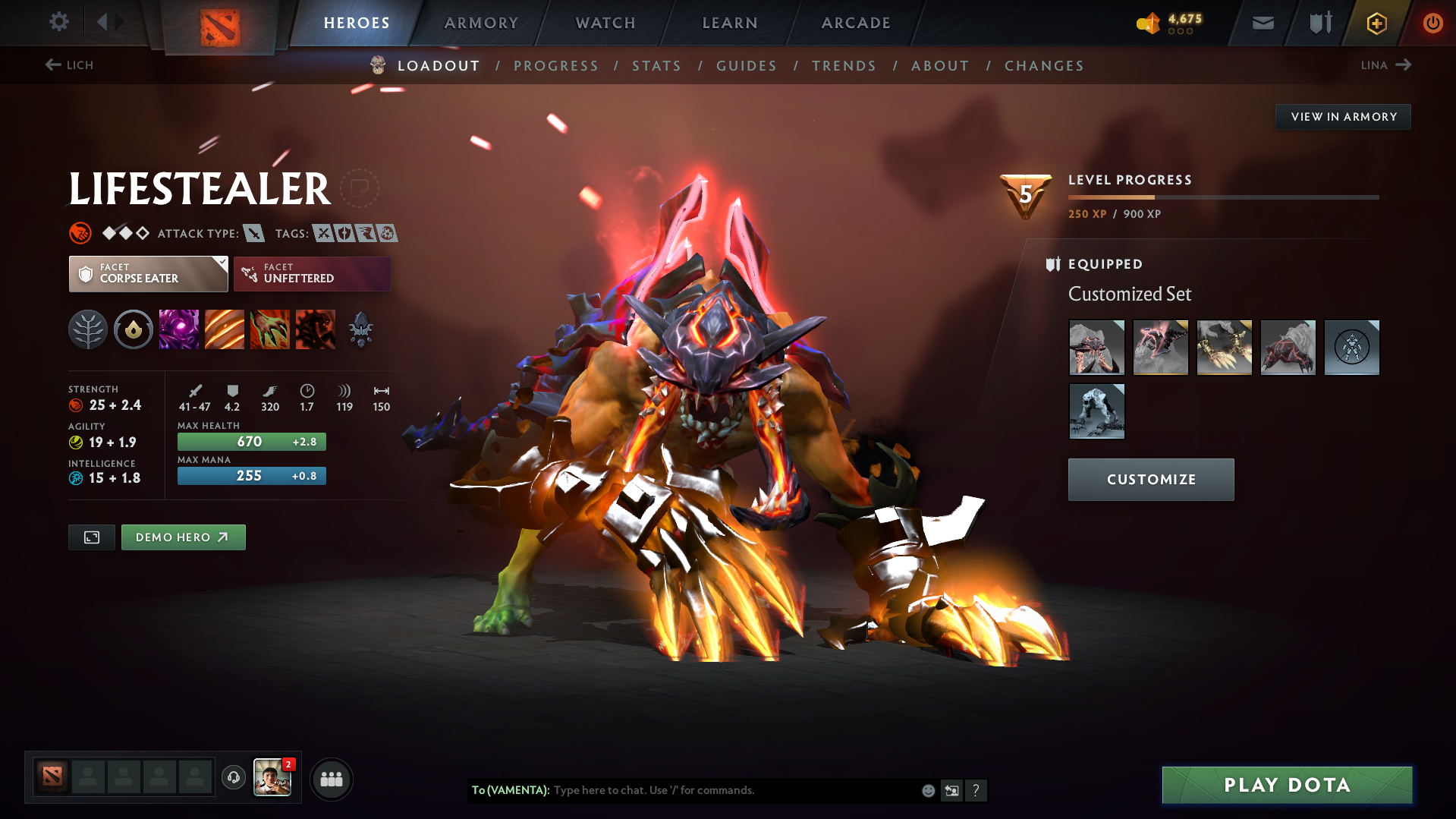Select the Feast ability icon

225,329
